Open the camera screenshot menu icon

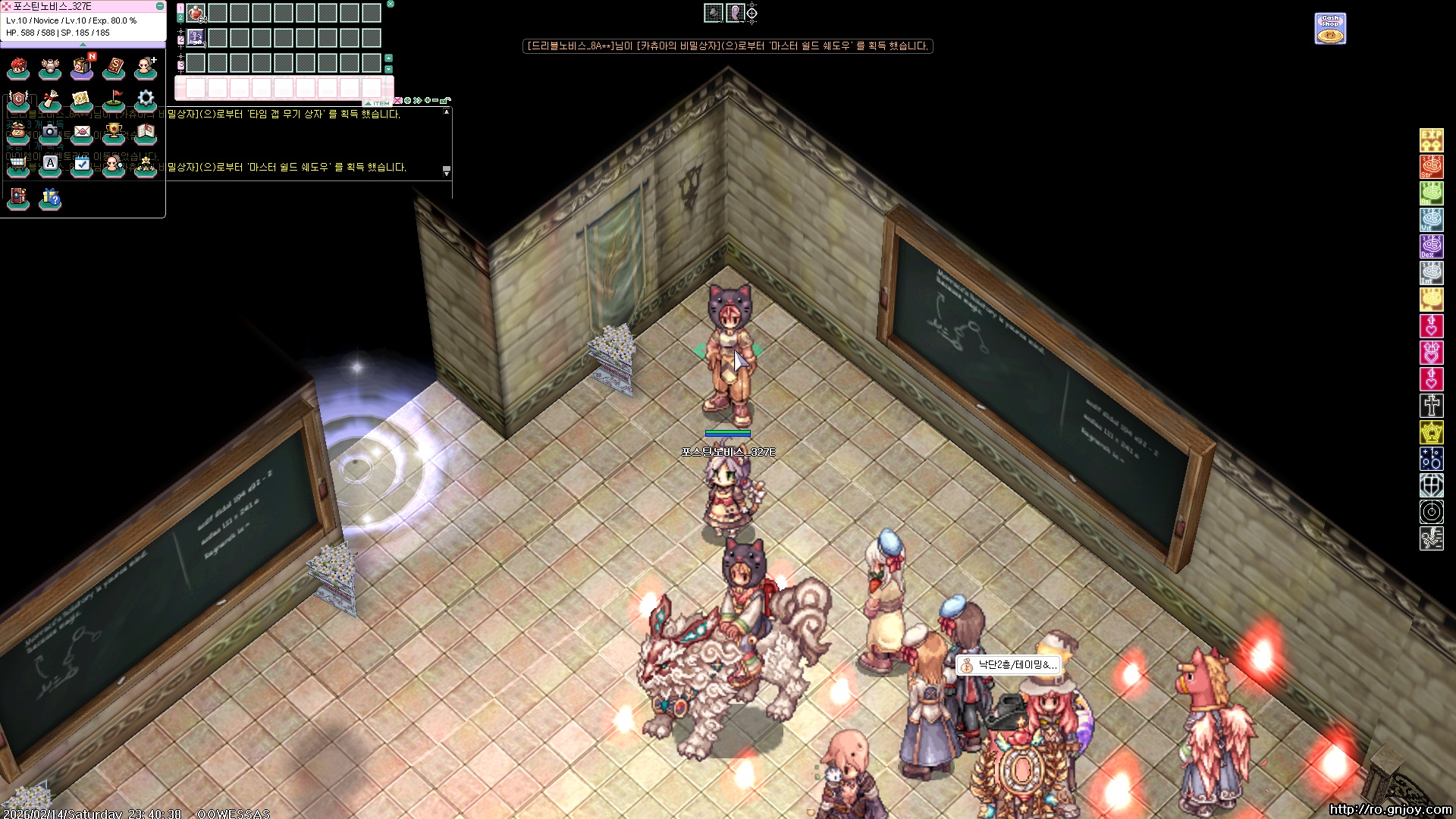click(x=50, y=132)
